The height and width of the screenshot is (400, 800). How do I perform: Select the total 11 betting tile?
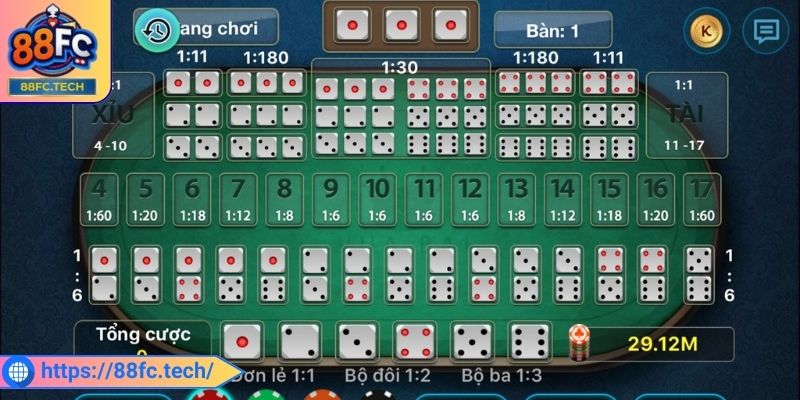[425, 200]
